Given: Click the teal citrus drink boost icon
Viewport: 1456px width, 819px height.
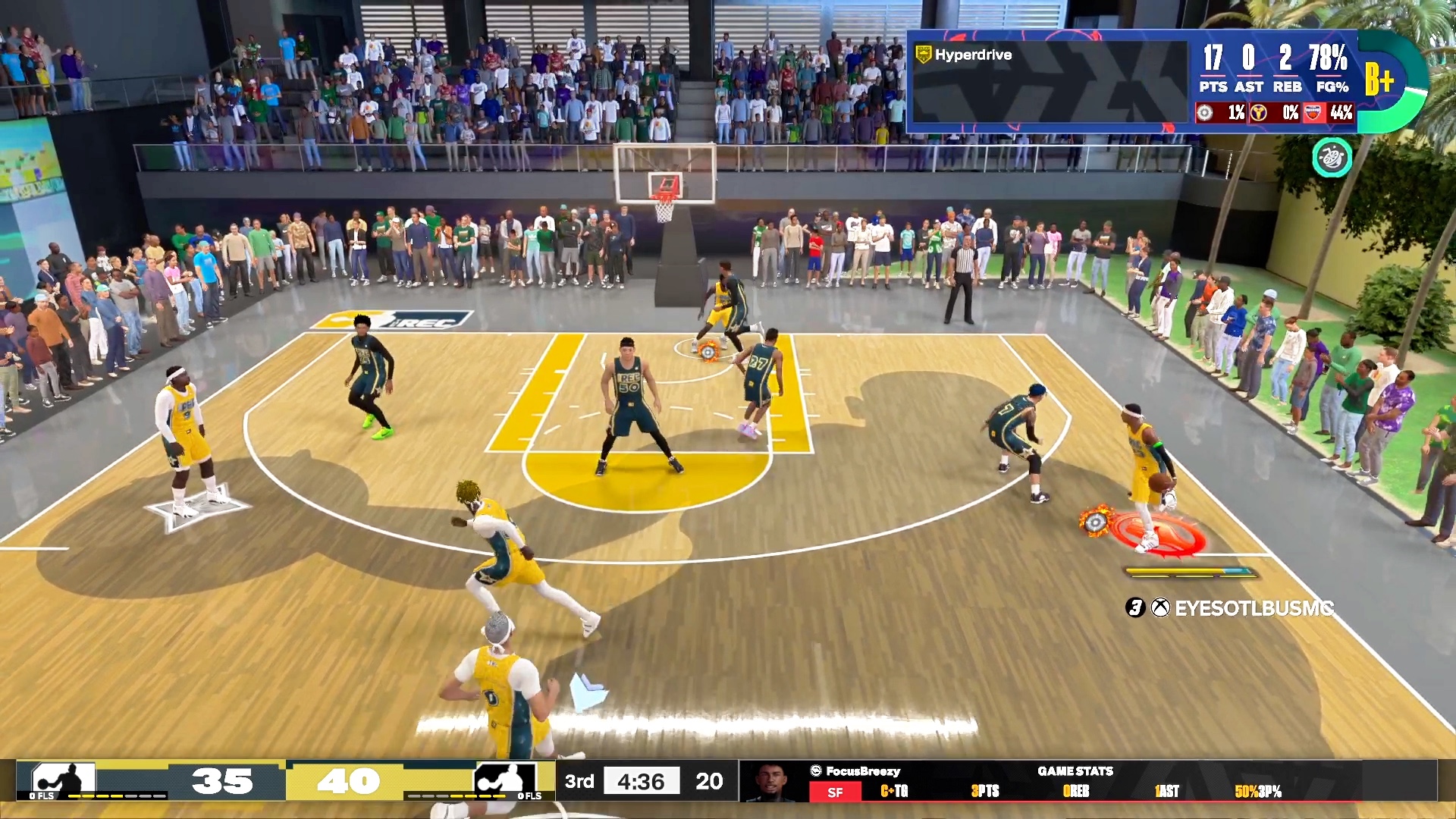Looking at the screenshot, I should 1332,157.
